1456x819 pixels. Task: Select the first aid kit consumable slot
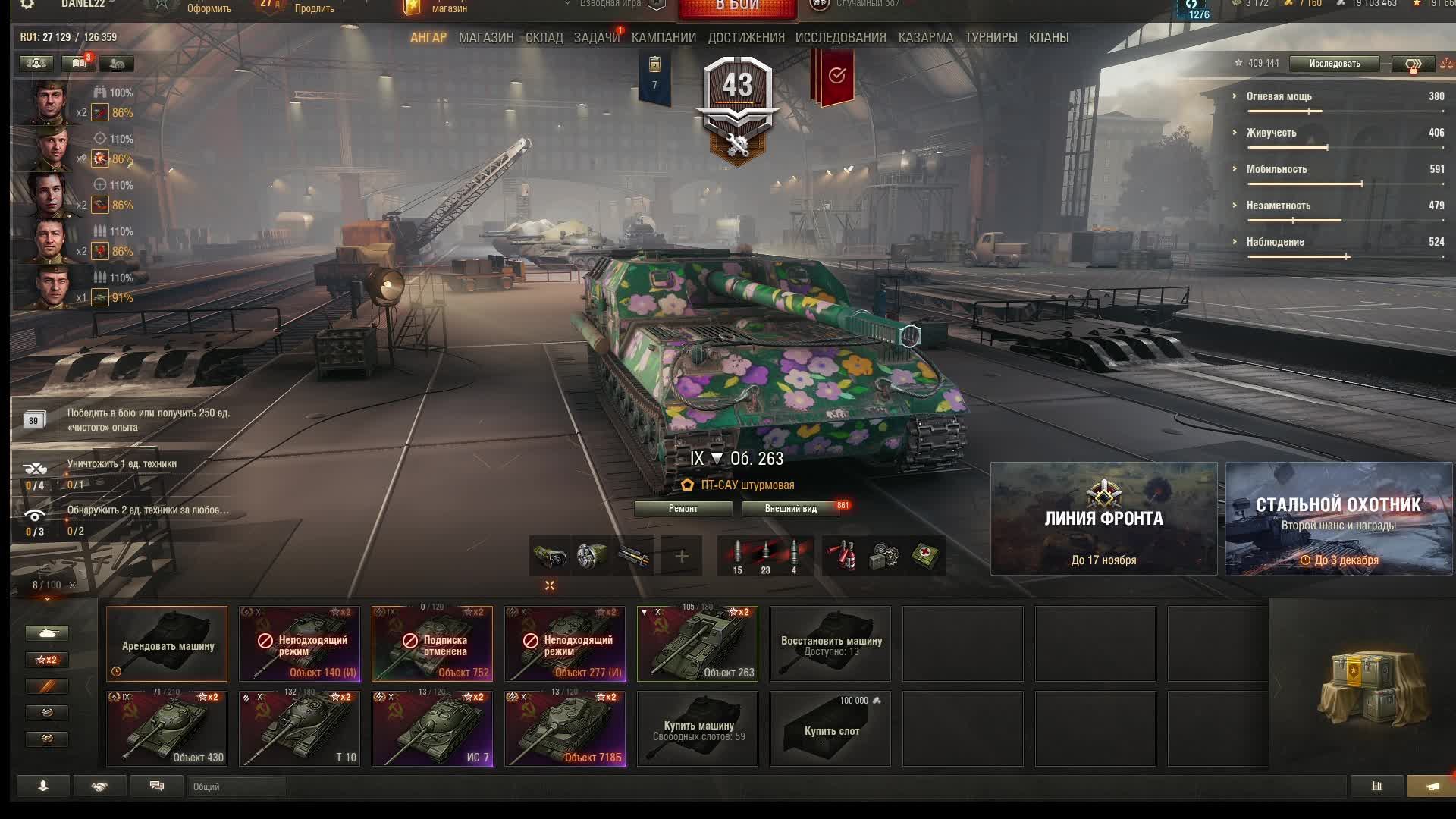click(925, 557)
